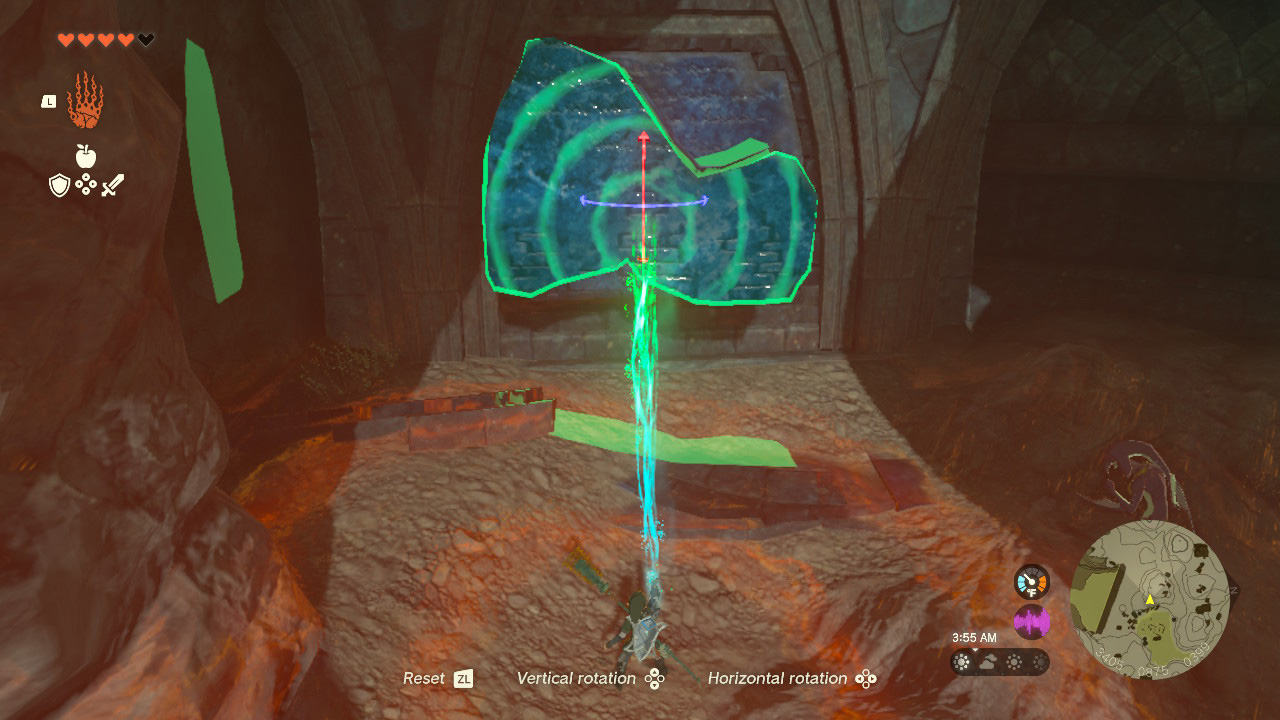Select the shield equipment icon
This screenshot has width=1280, height=720.
point(60,185)
